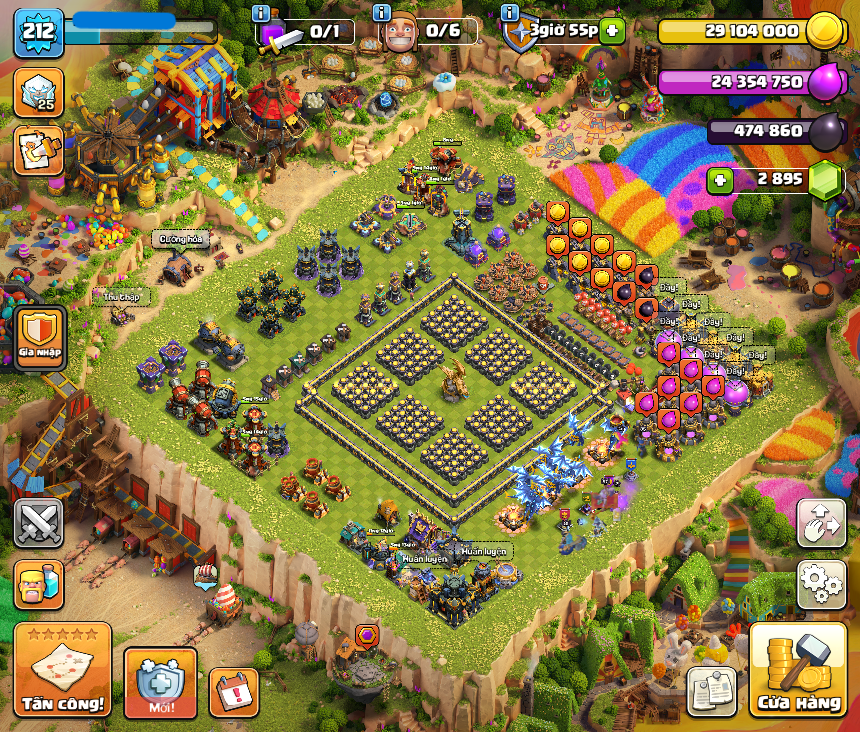Open the pinned notes button beside the shop
The image size is (860, 732).
click(x=712, y=691)
